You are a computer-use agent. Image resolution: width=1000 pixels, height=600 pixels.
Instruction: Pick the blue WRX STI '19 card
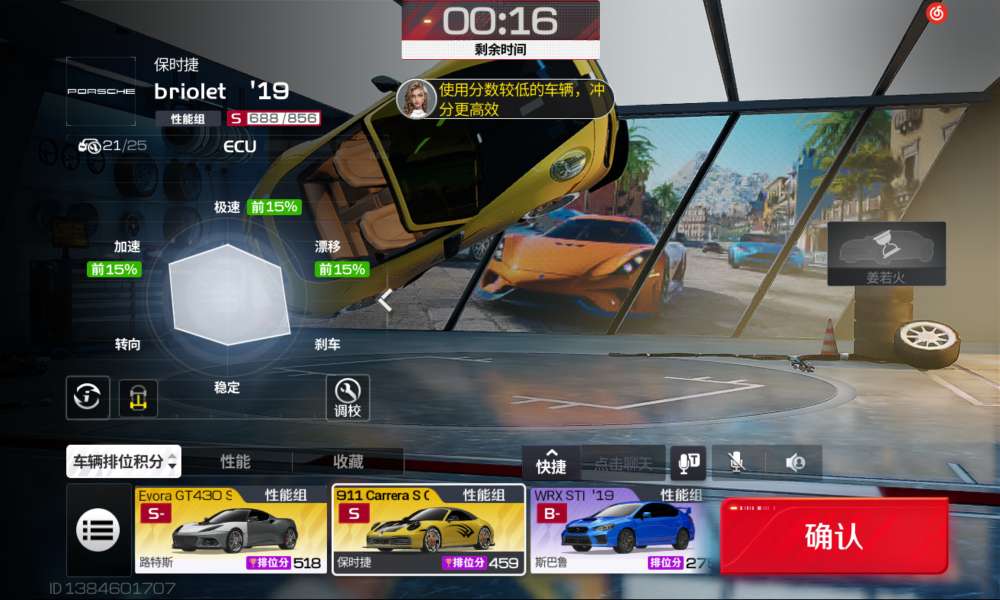click(626, 530)
